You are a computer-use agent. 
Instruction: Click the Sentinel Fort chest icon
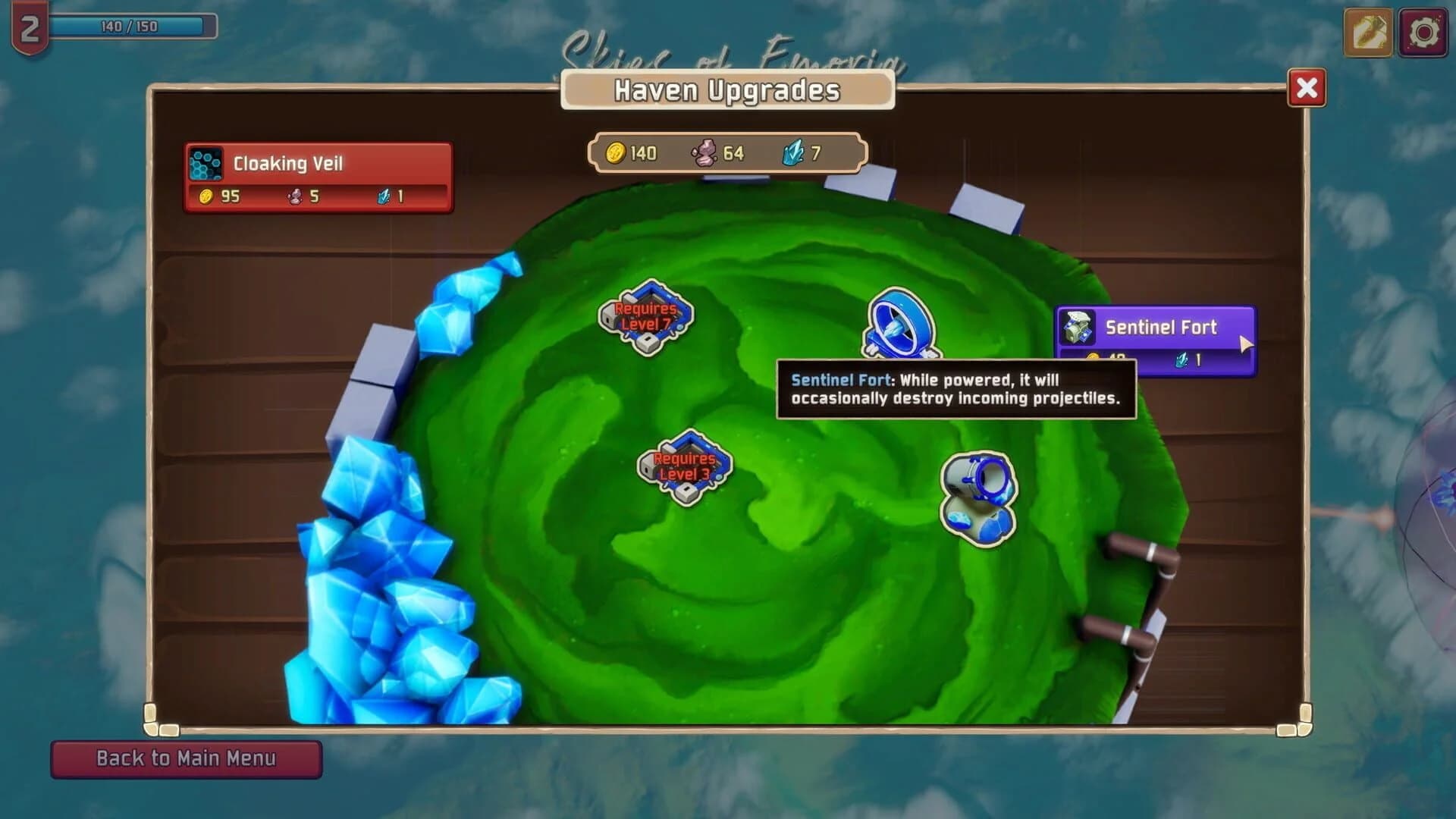(x=1080, y=328)
